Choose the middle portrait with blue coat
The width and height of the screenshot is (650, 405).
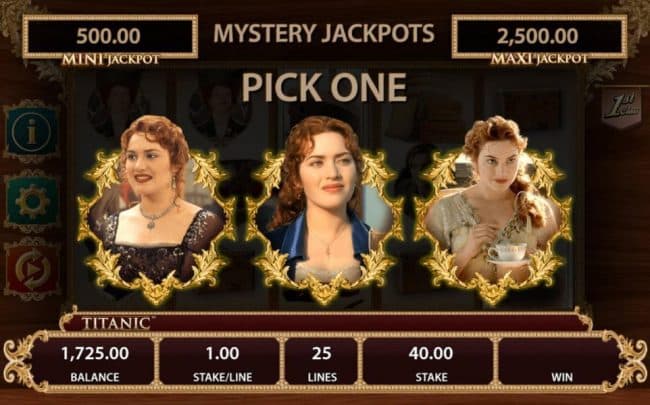pos(324,212)
